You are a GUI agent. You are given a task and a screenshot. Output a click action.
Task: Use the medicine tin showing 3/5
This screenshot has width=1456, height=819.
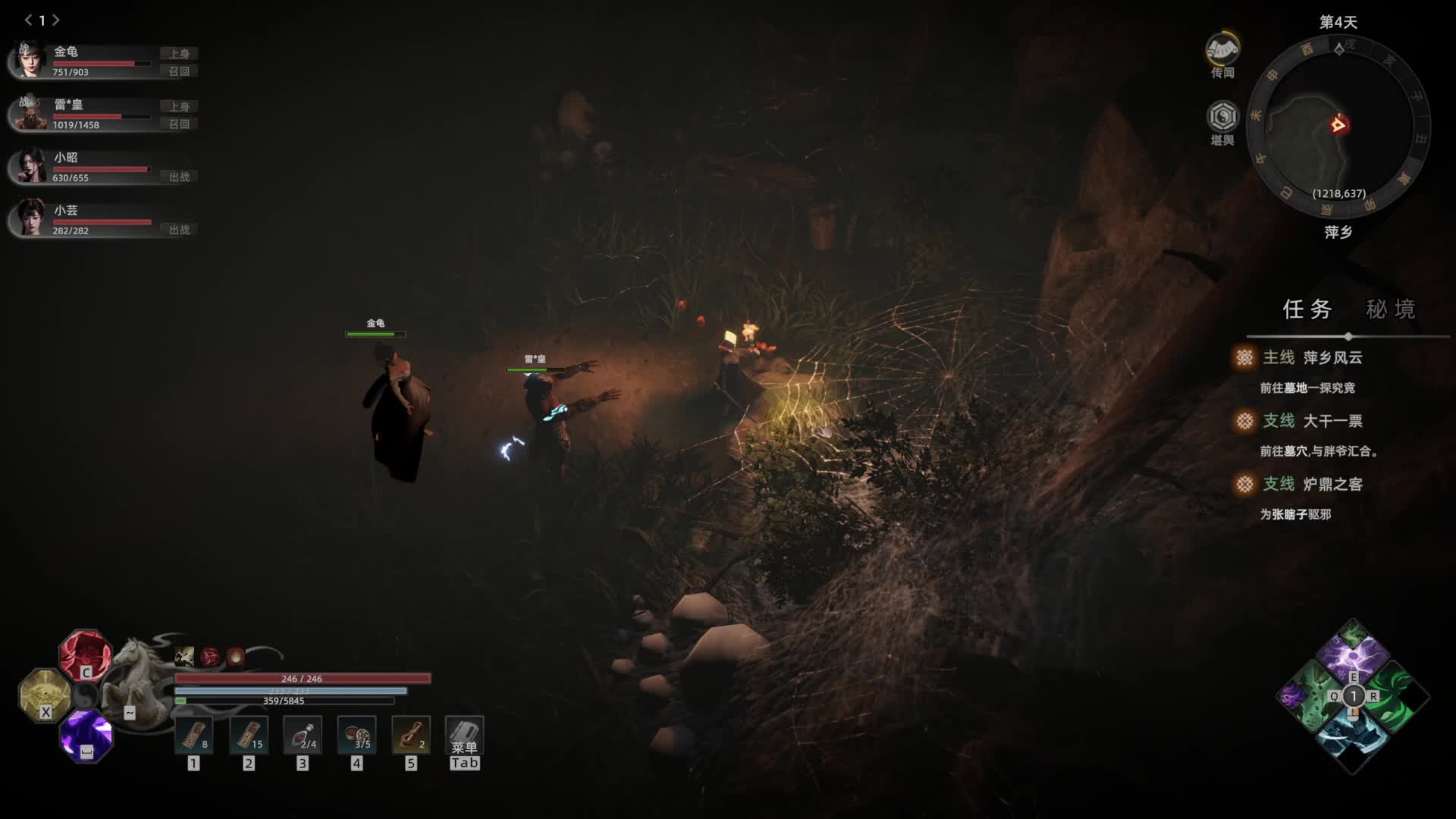[356, 735]
